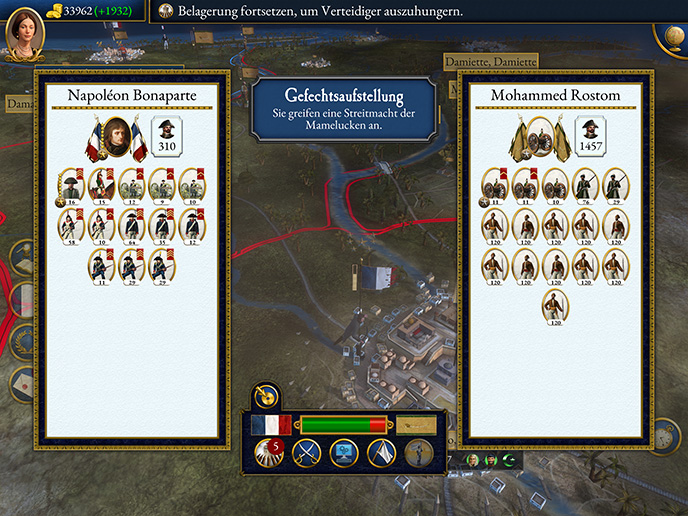Select French infantry unit card with 35 men
This screenshot has width=688, height=516.
161,227
